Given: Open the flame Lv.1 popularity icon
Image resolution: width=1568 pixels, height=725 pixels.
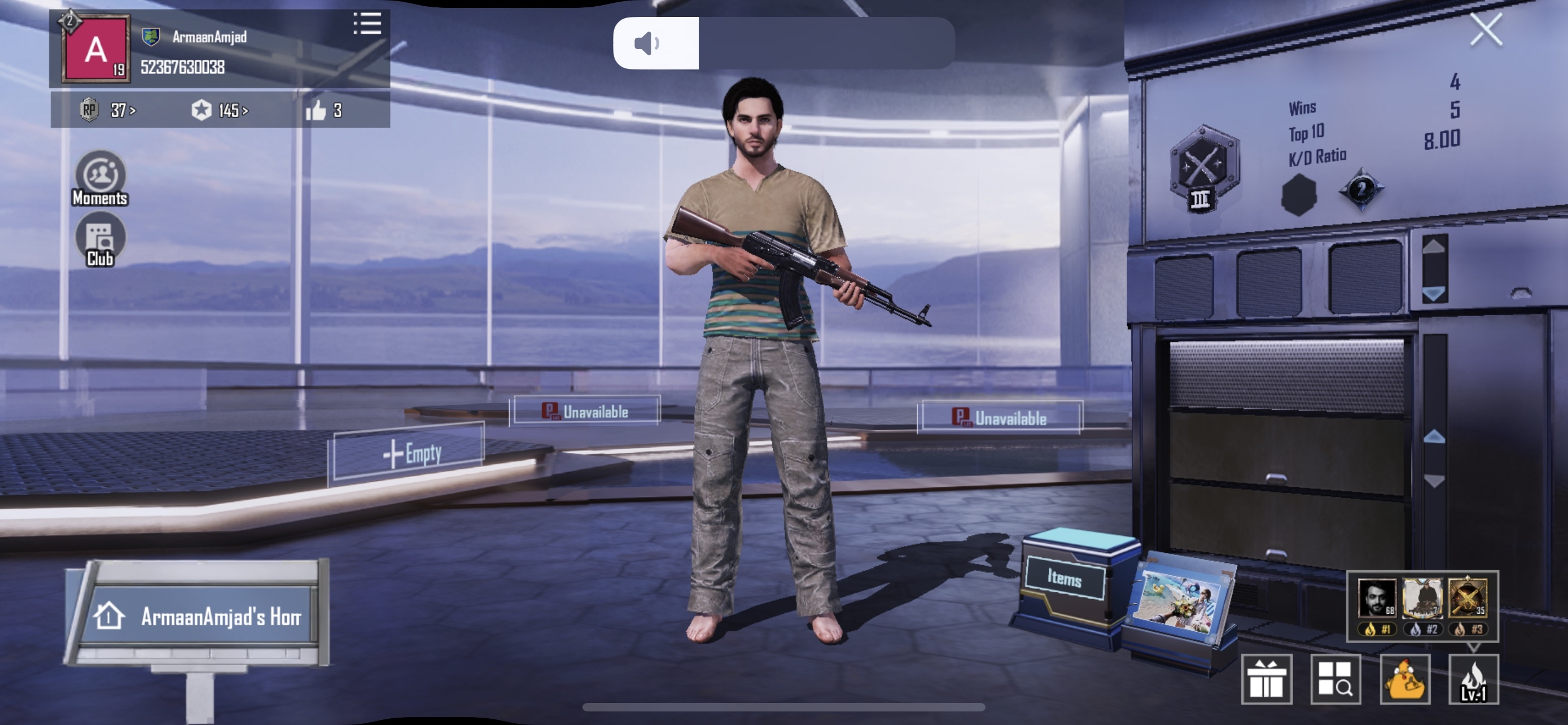Looking at the screenshot, I should click(x=1473, y=679).
